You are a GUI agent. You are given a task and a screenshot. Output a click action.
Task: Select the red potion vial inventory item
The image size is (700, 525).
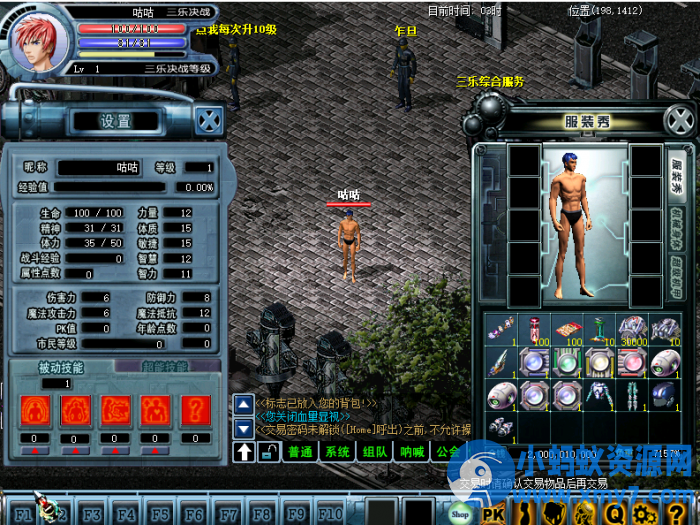(x=536, y=329)
